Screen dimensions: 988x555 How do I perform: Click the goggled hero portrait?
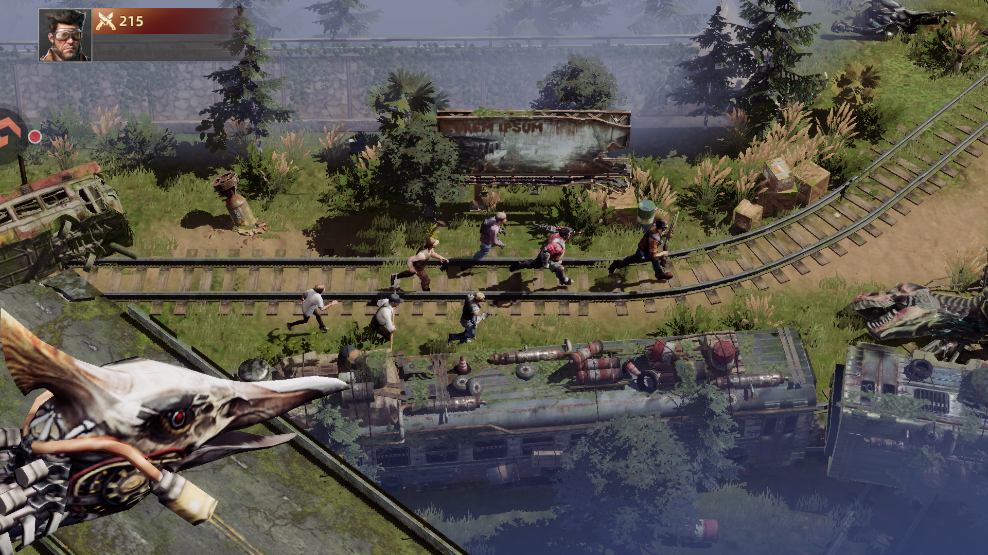[x=65, y=35]
